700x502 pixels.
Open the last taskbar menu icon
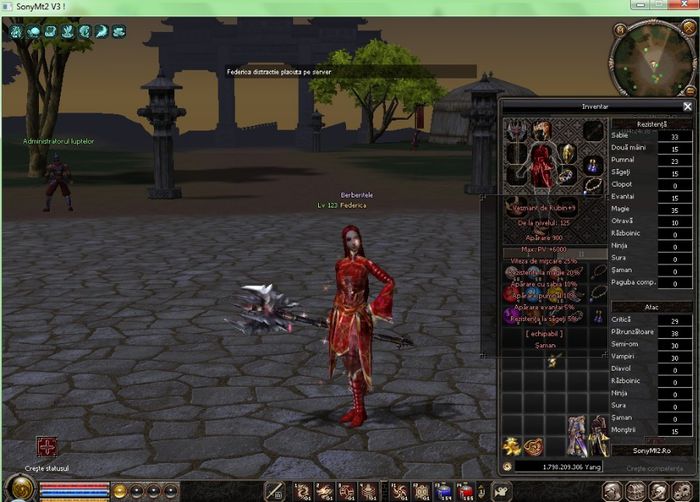[x=684, y=491]
